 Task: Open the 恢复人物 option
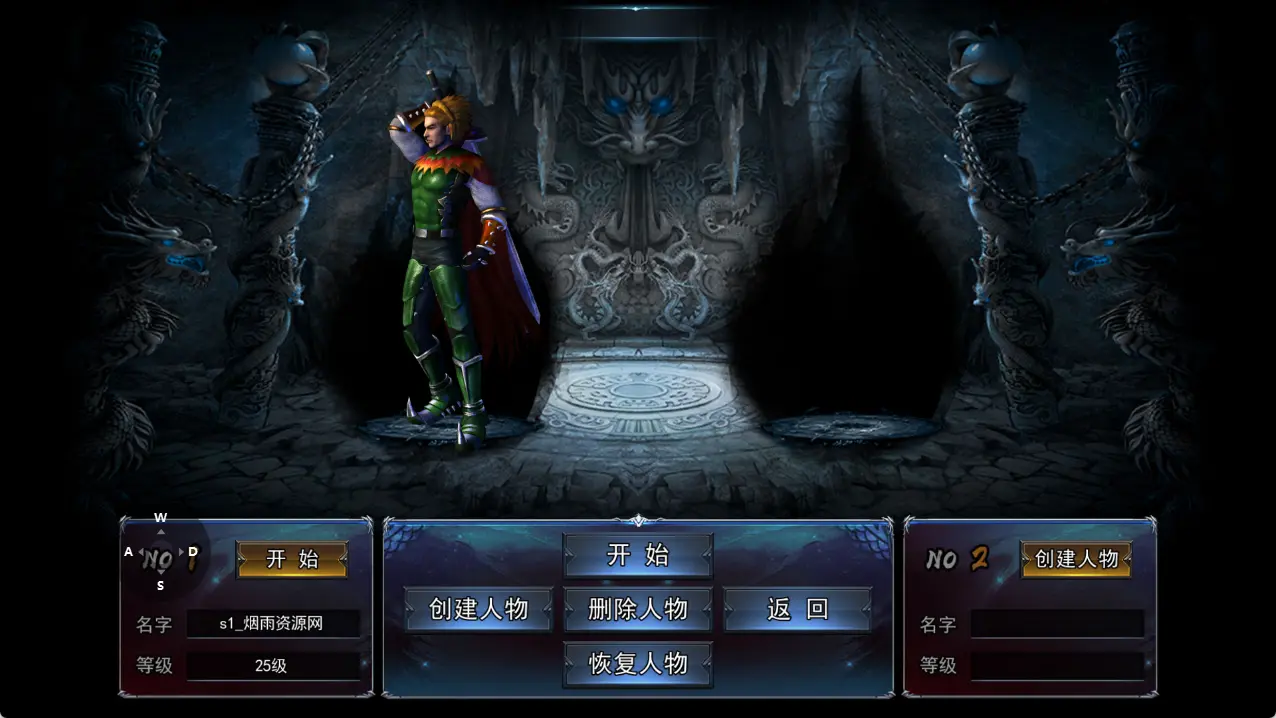click(x=638, y=664)
